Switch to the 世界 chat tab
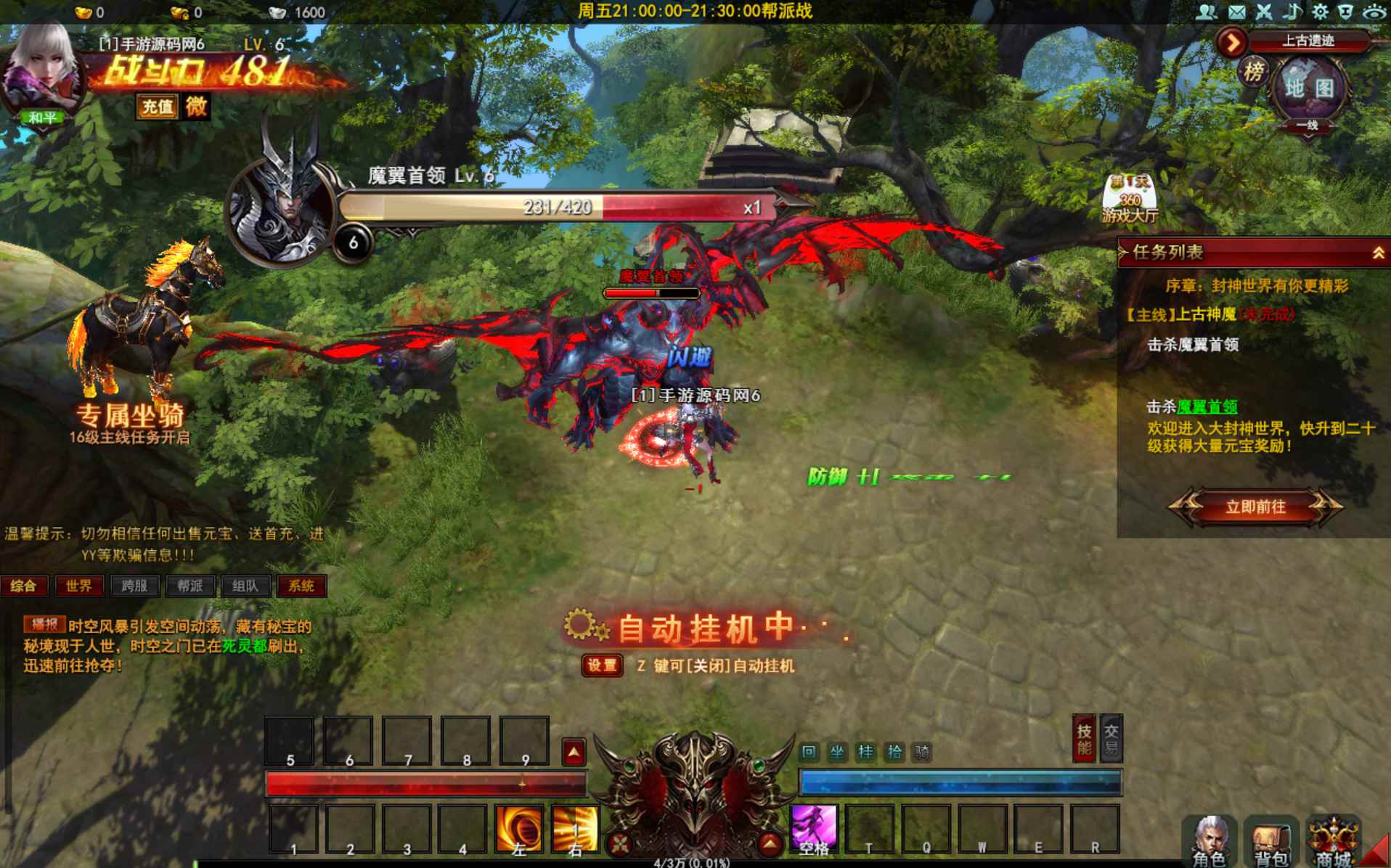This screenshot has height=868, width=1391. tap(78, 586)
